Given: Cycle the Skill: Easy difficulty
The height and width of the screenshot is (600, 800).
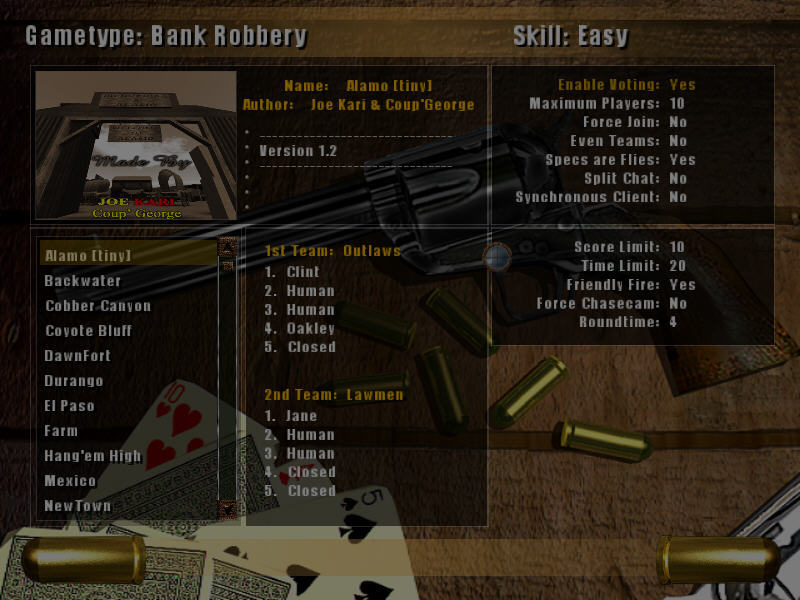Looking at the screenshot, I should (x=570, y=37).
